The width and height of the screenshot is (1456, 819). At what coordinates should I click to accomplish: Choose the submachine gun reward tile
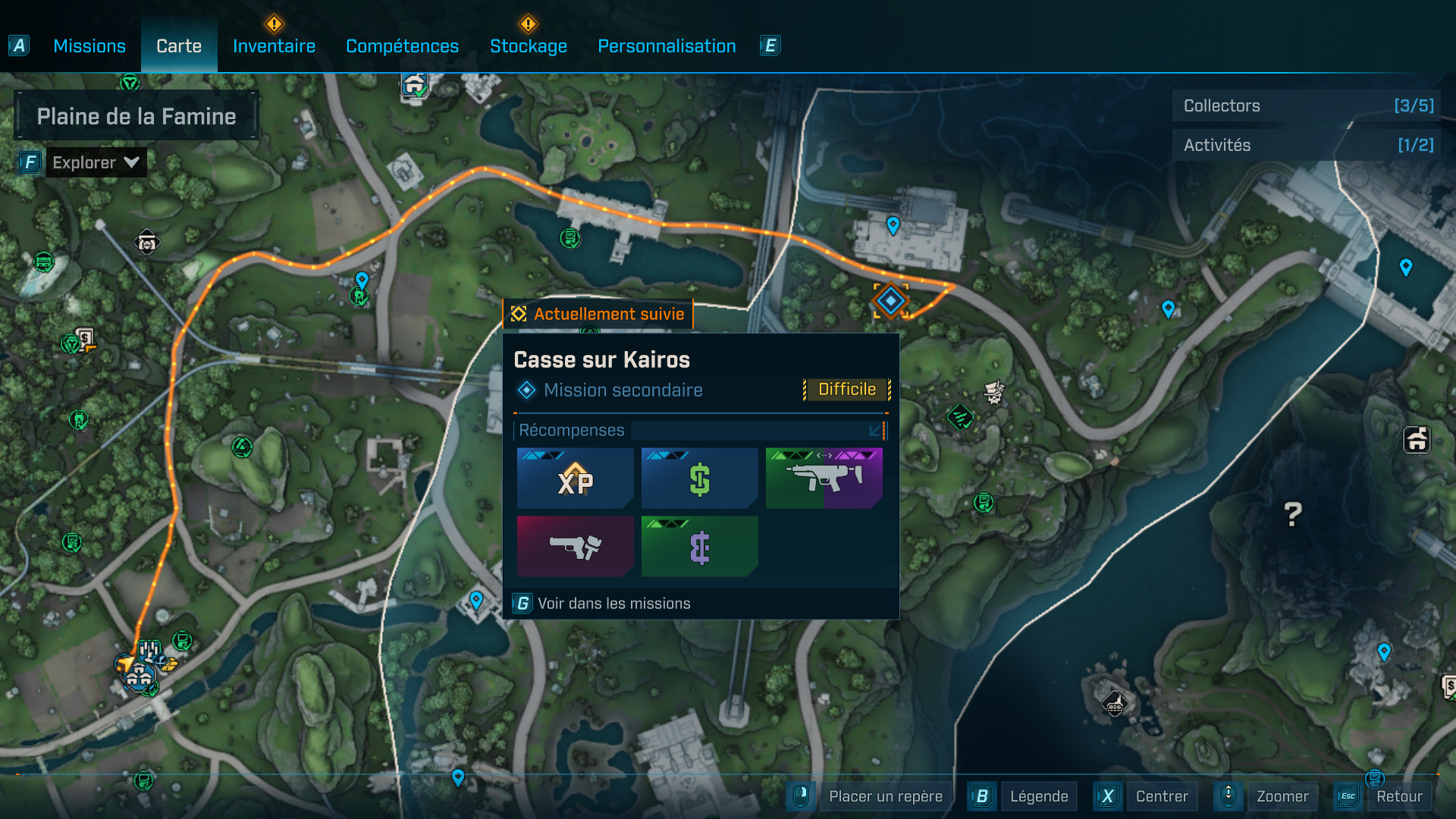coord(824,479)
